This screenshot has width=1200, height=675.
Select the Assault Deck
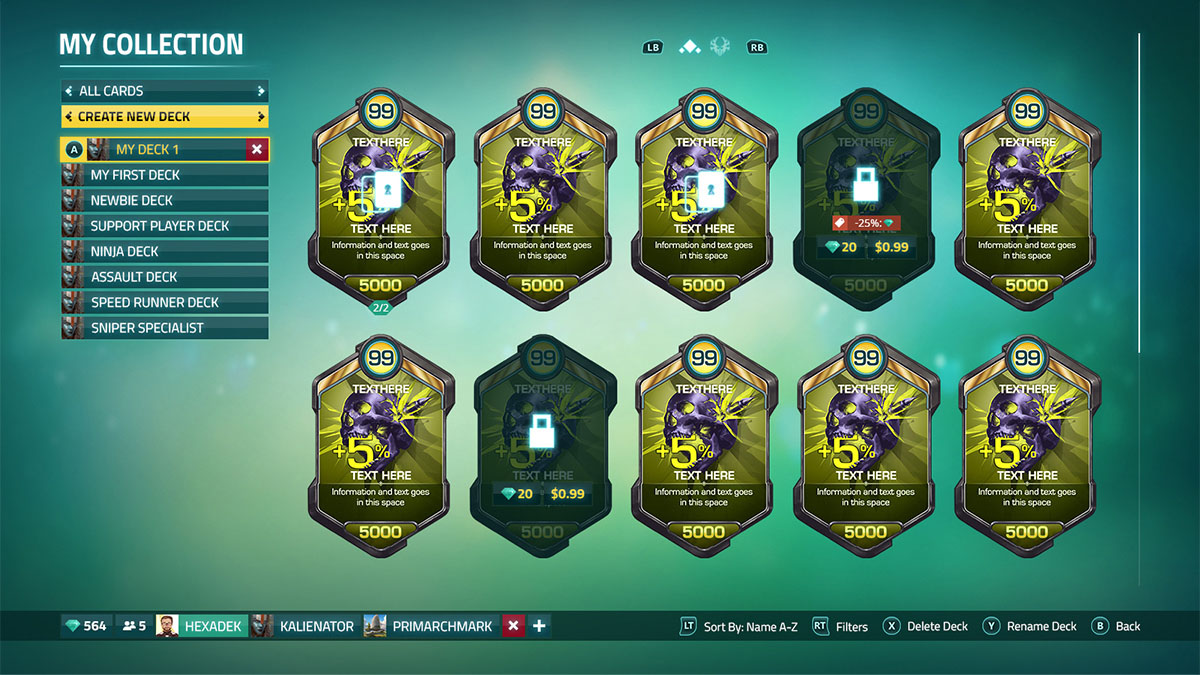(165, 277)
